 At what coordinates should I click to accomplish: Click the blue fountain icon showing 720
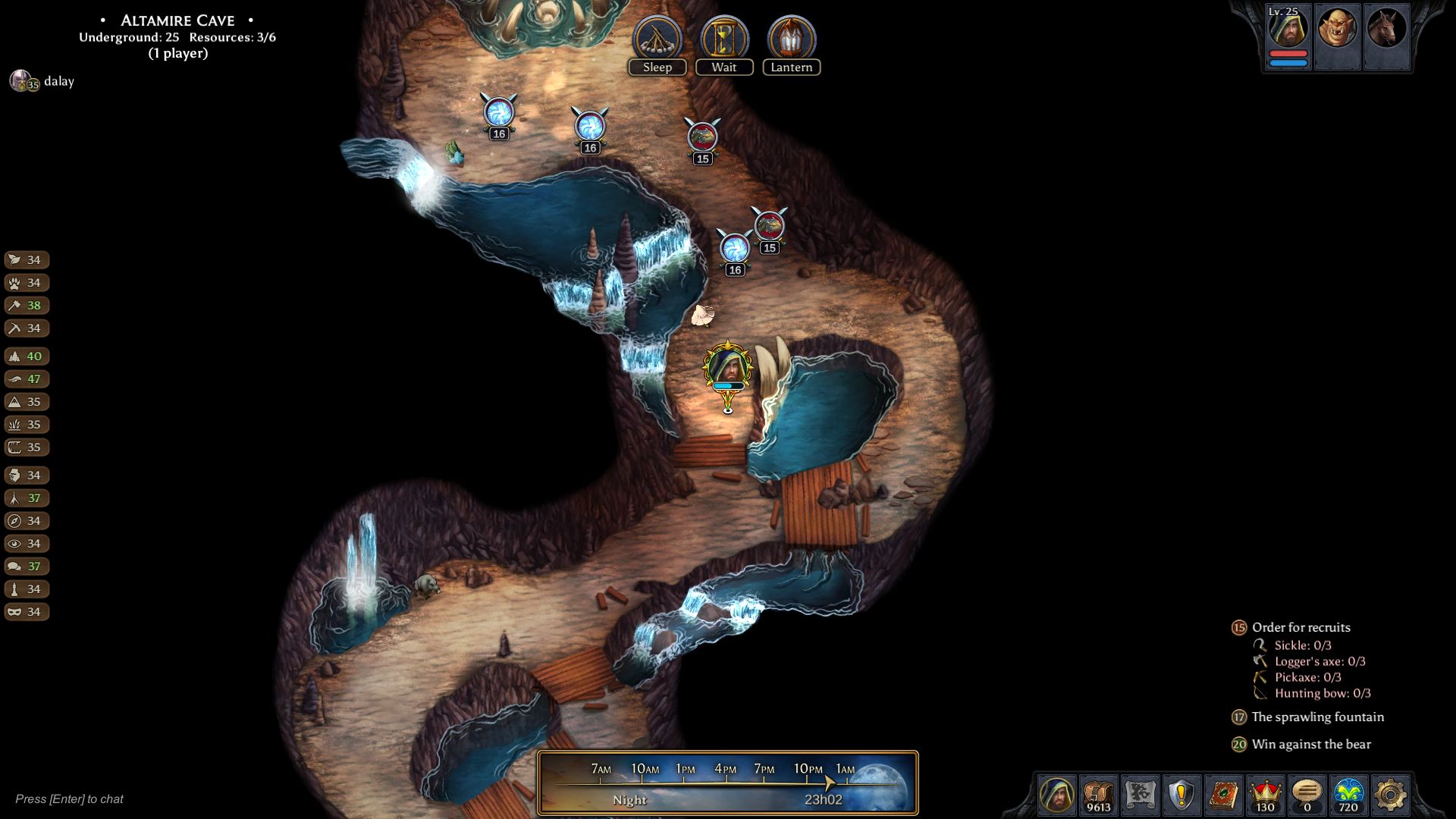point(1348,792)
